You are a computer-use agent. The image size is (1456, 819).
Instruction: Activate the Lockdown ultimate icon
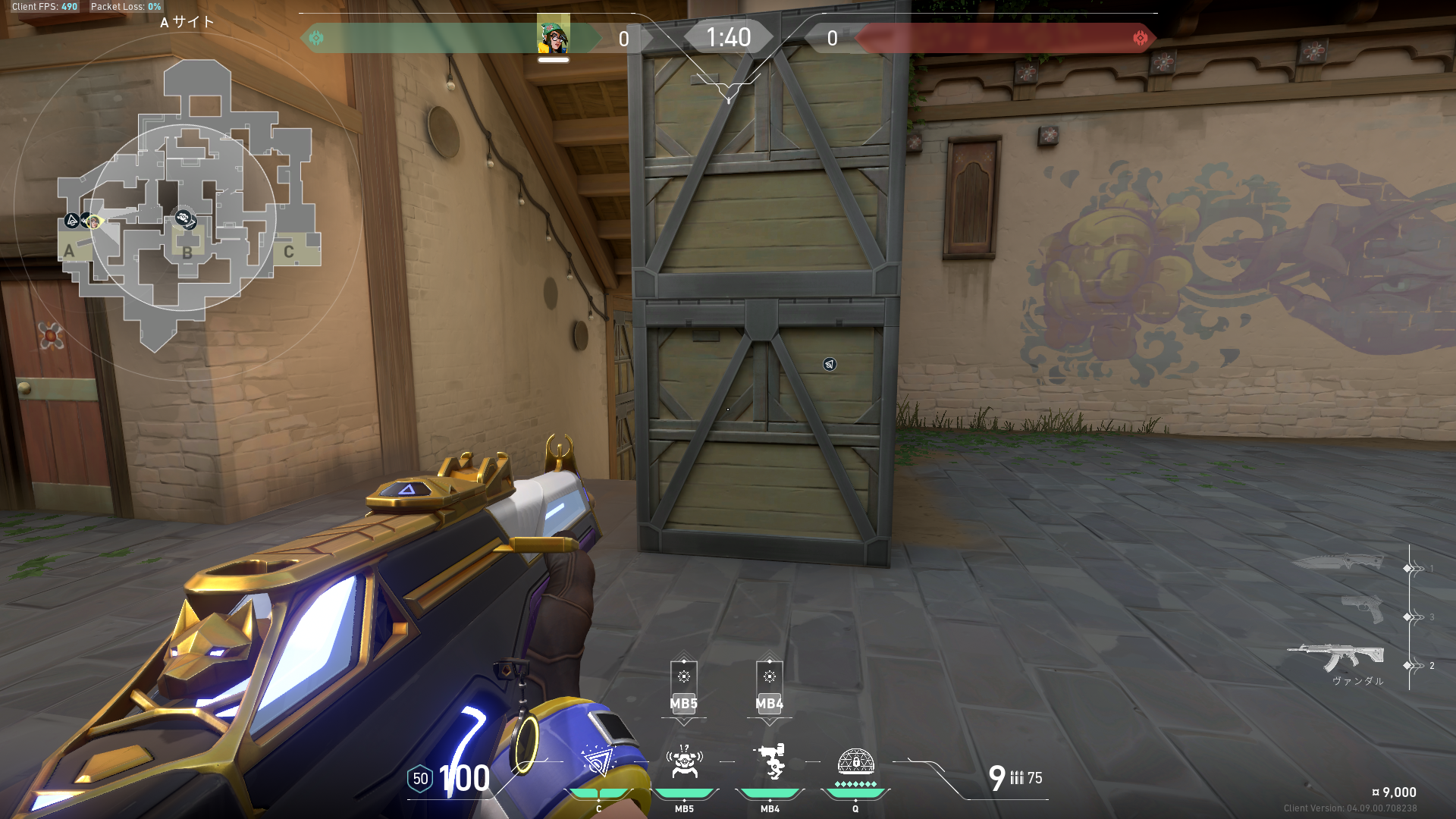[x=855, y=761]
